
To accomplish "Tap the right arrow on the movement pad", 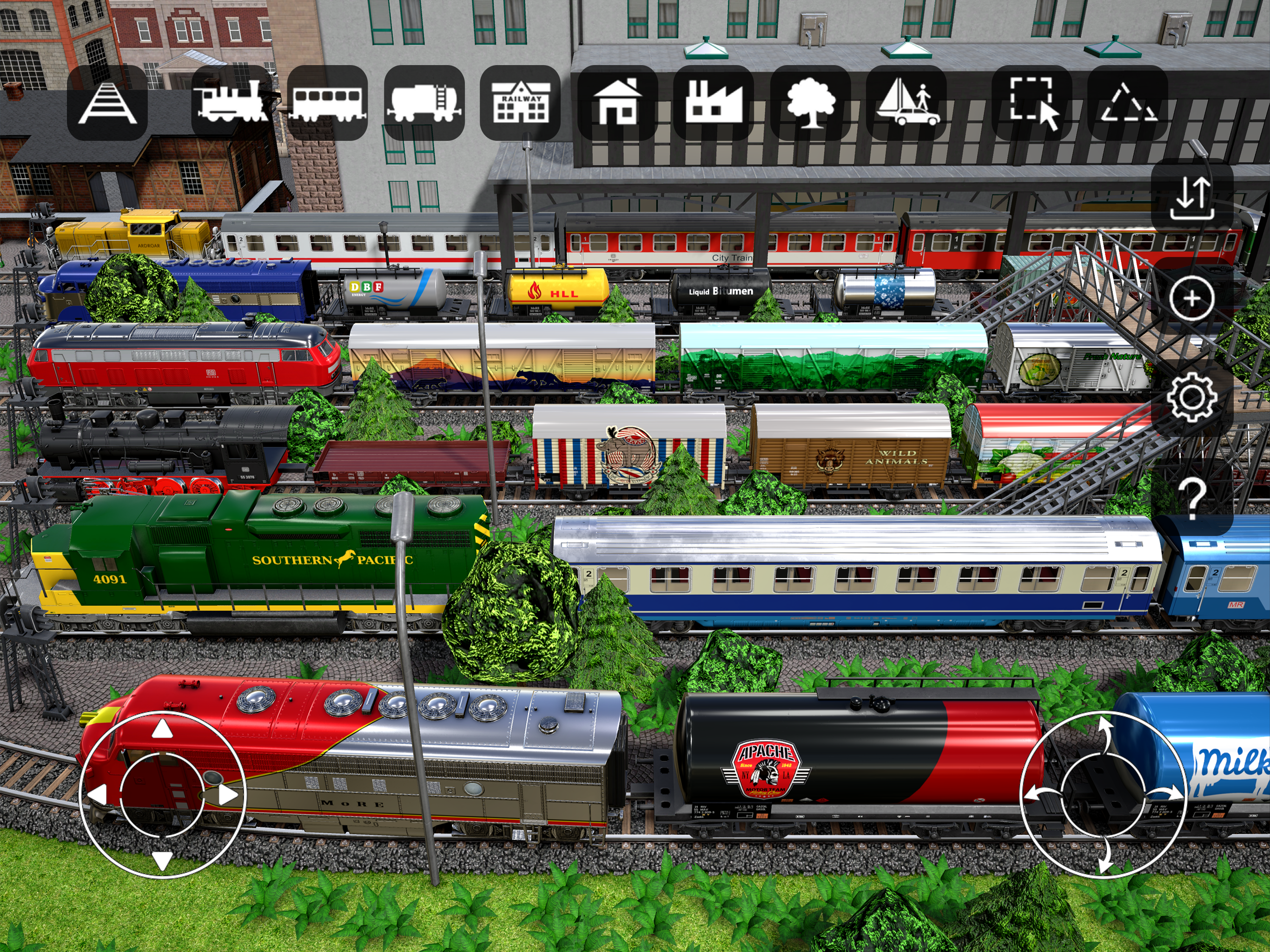I will point(228,795).
